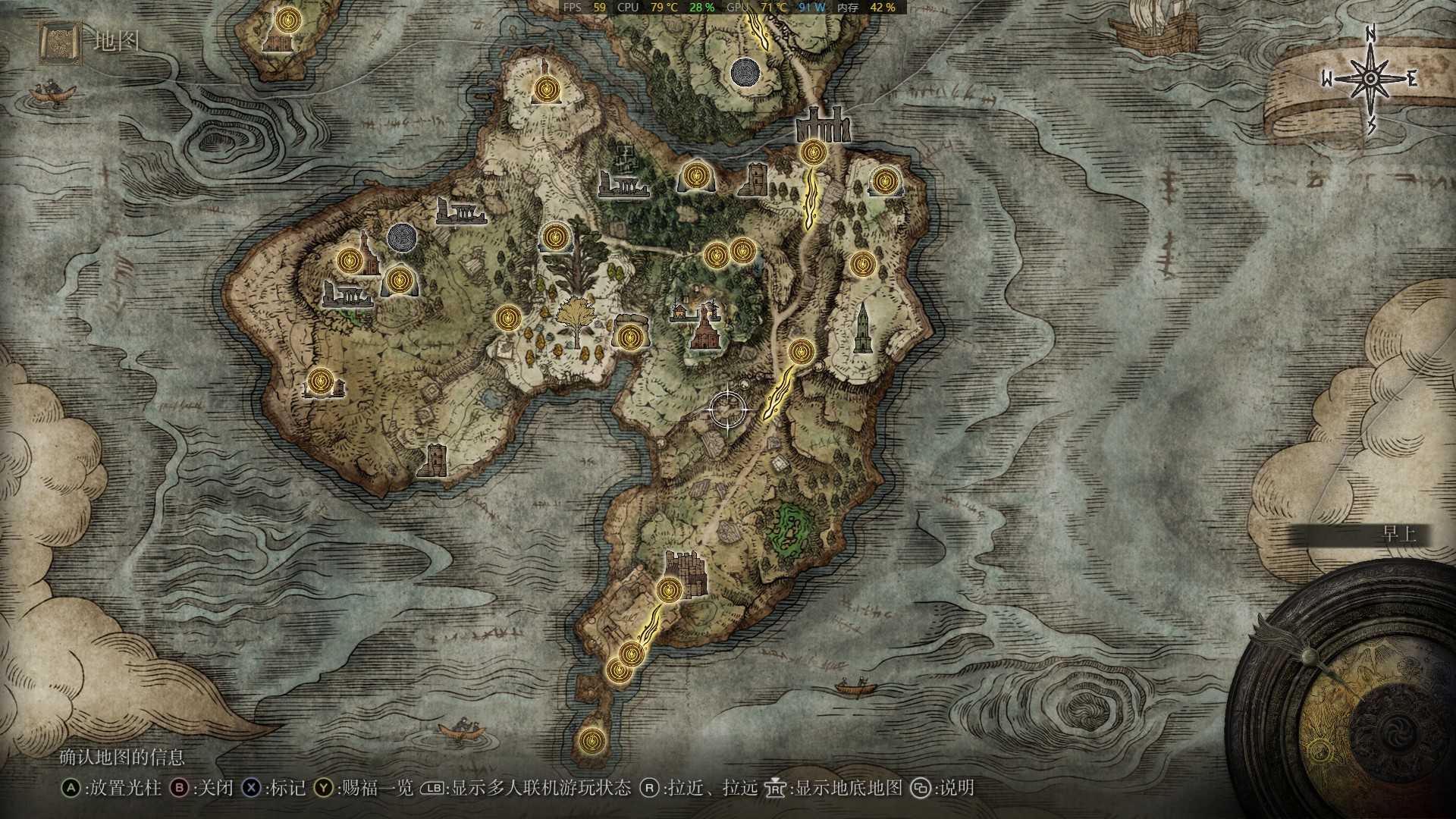
Task: Click the Stormveil Castle gate icon on the map
Action: [x=823, y=125]
